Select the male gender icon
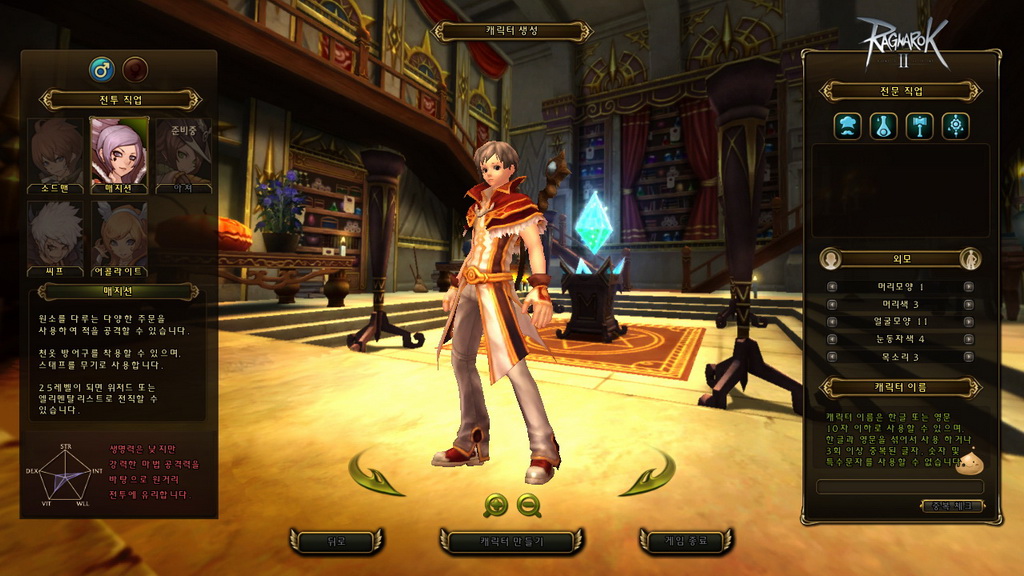1024x576 pixels. pyautogui.click(x=101, y=69)
